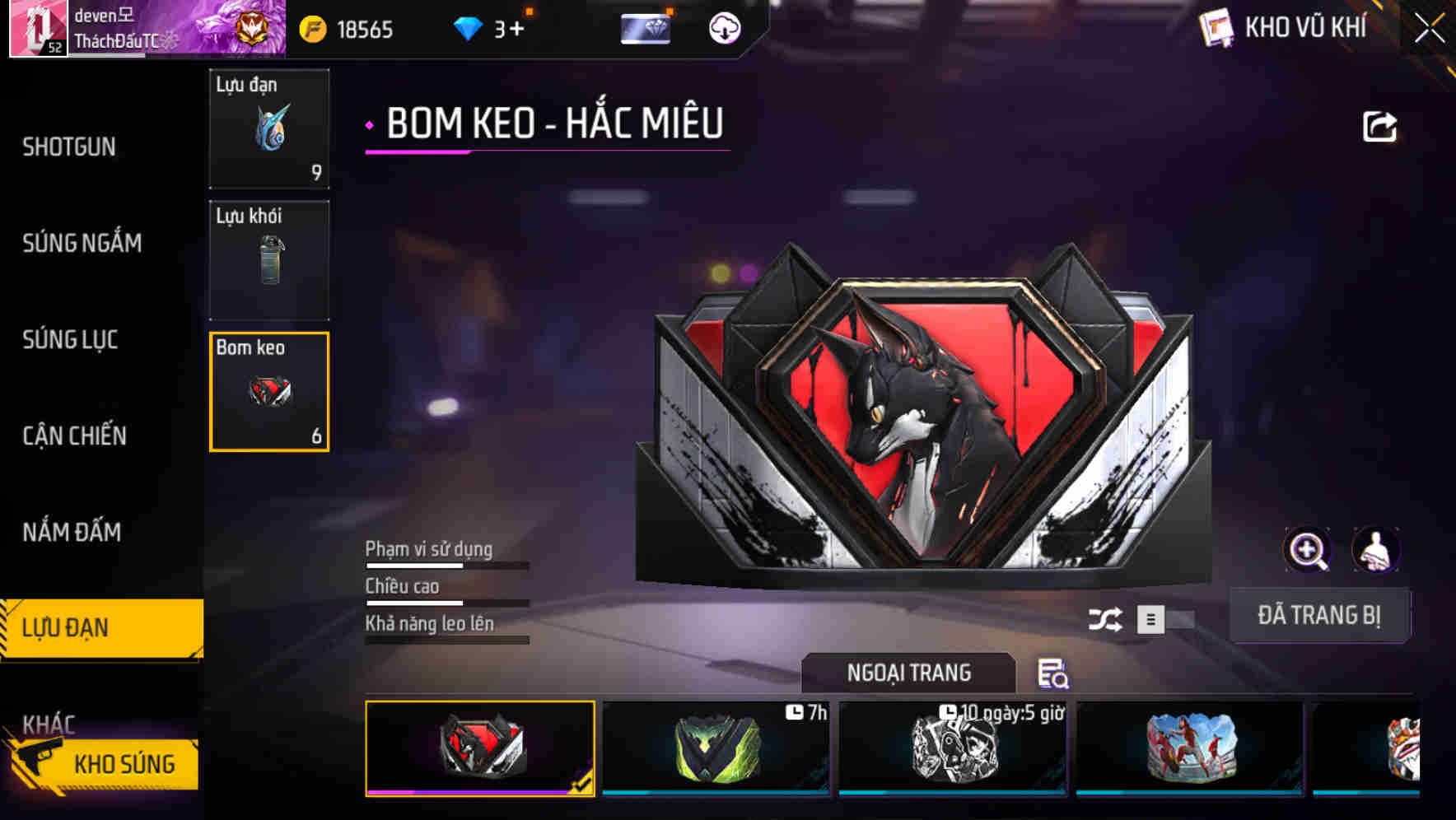The width and height of the screenshot is (1456, 820).
Task: Open the share icon near BOM KEO title
Action: [x=1380, y=125]
